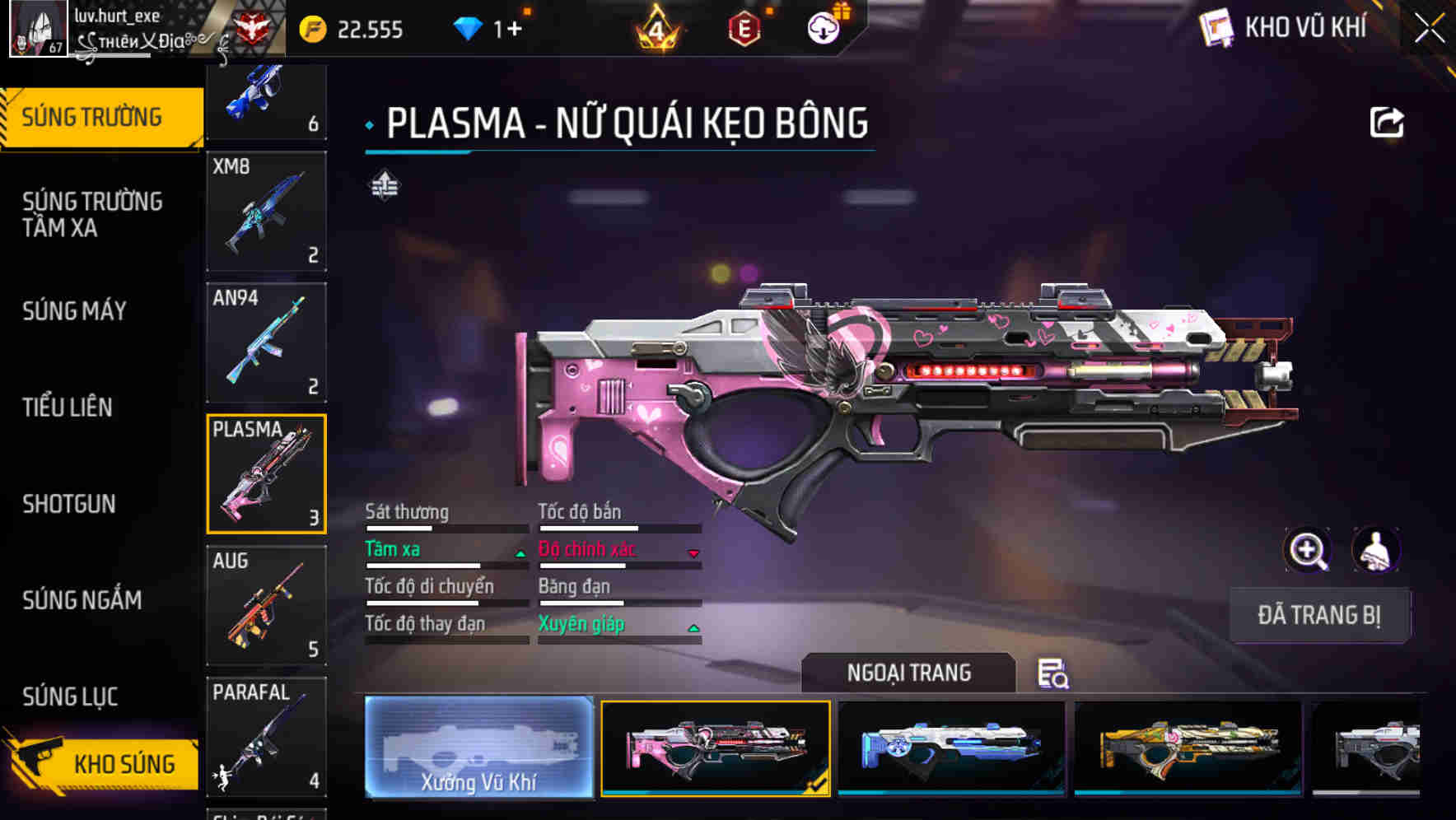Choose the gold Plasma skin thumbnail
Screen dimensions: 1456x820
pyautogui.click(x=1188, y=748)
